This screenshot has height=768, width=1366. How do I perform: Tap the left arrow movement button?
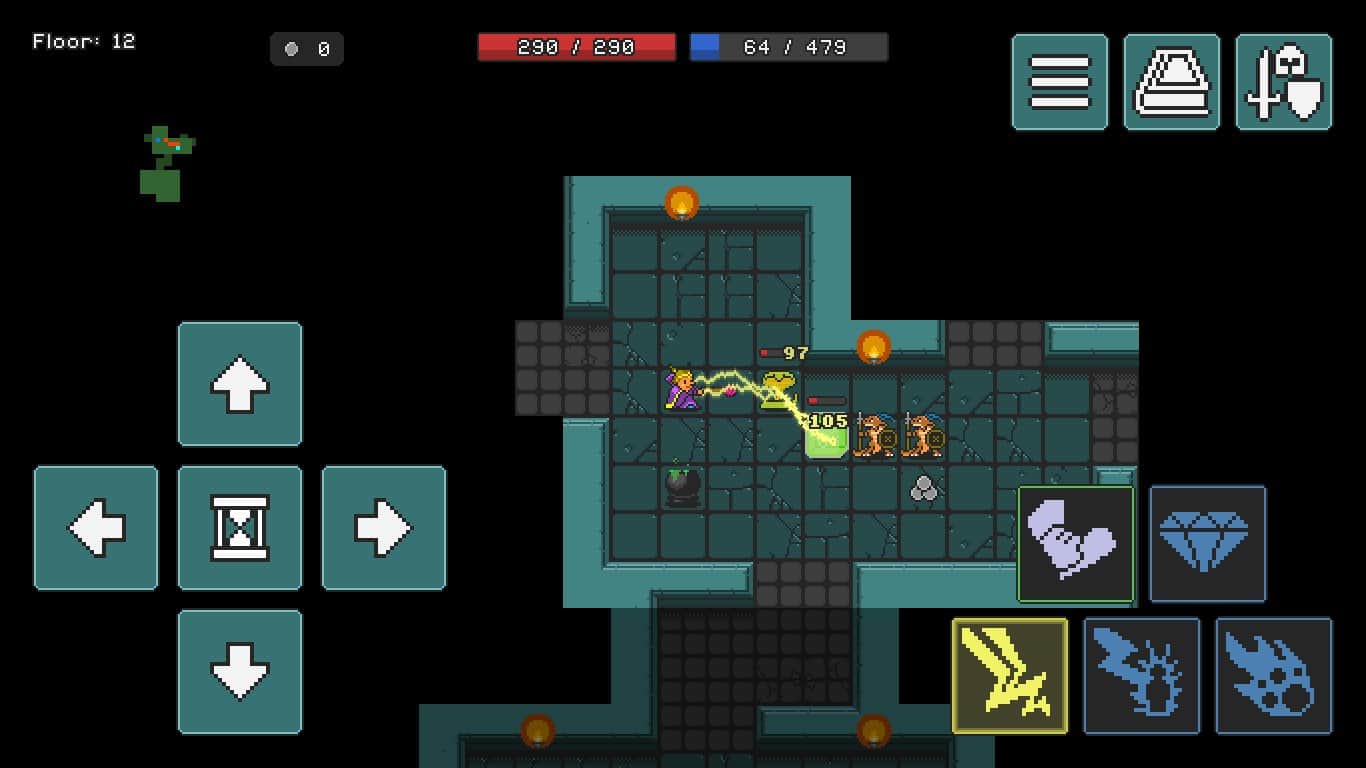pos(96,528)
